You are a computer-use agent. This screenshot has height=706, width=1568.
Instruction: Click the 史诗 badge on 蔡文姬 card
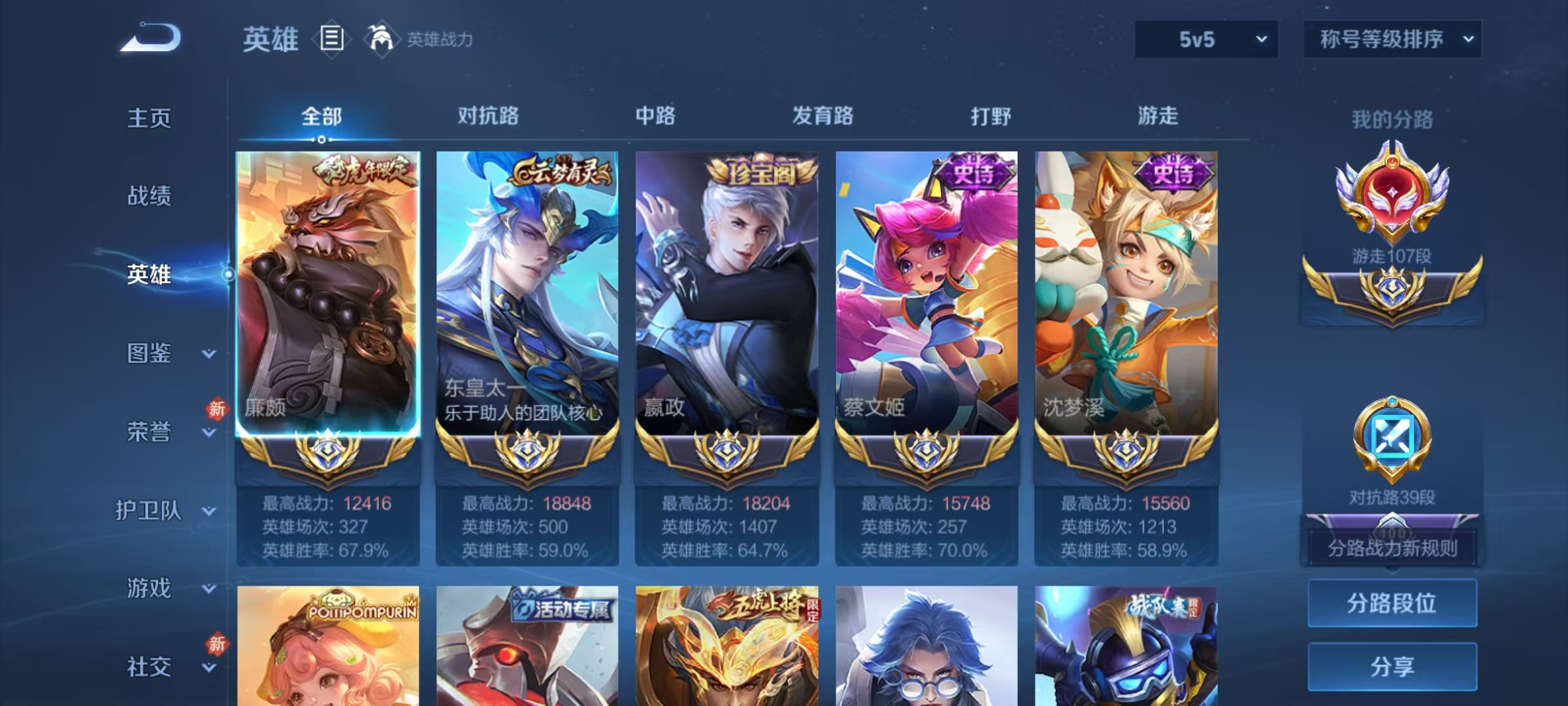coord(973,172)
